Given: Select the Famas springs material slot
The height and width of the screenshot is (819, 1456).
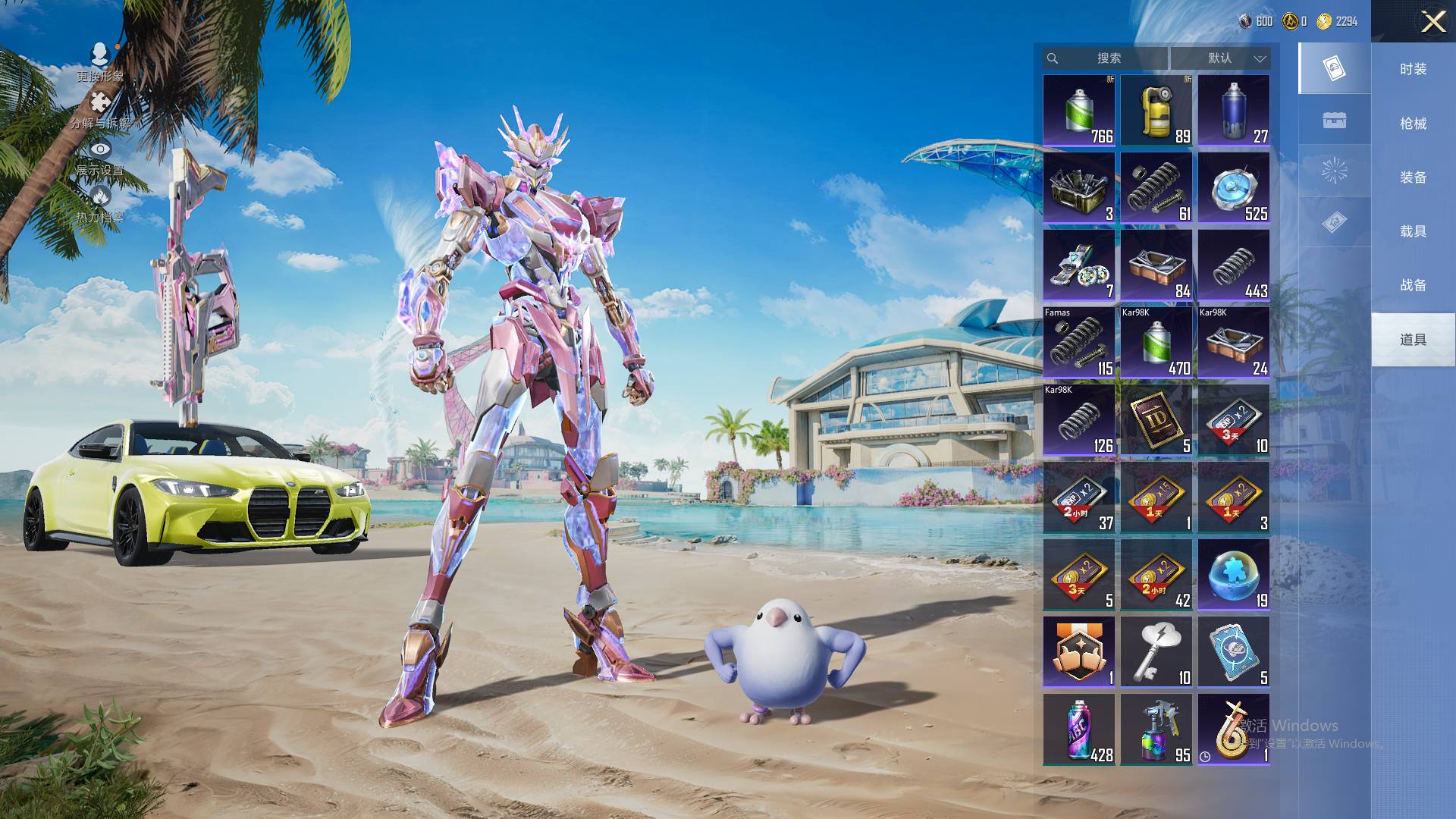Looking at the screenshot, I should 1079,343.
